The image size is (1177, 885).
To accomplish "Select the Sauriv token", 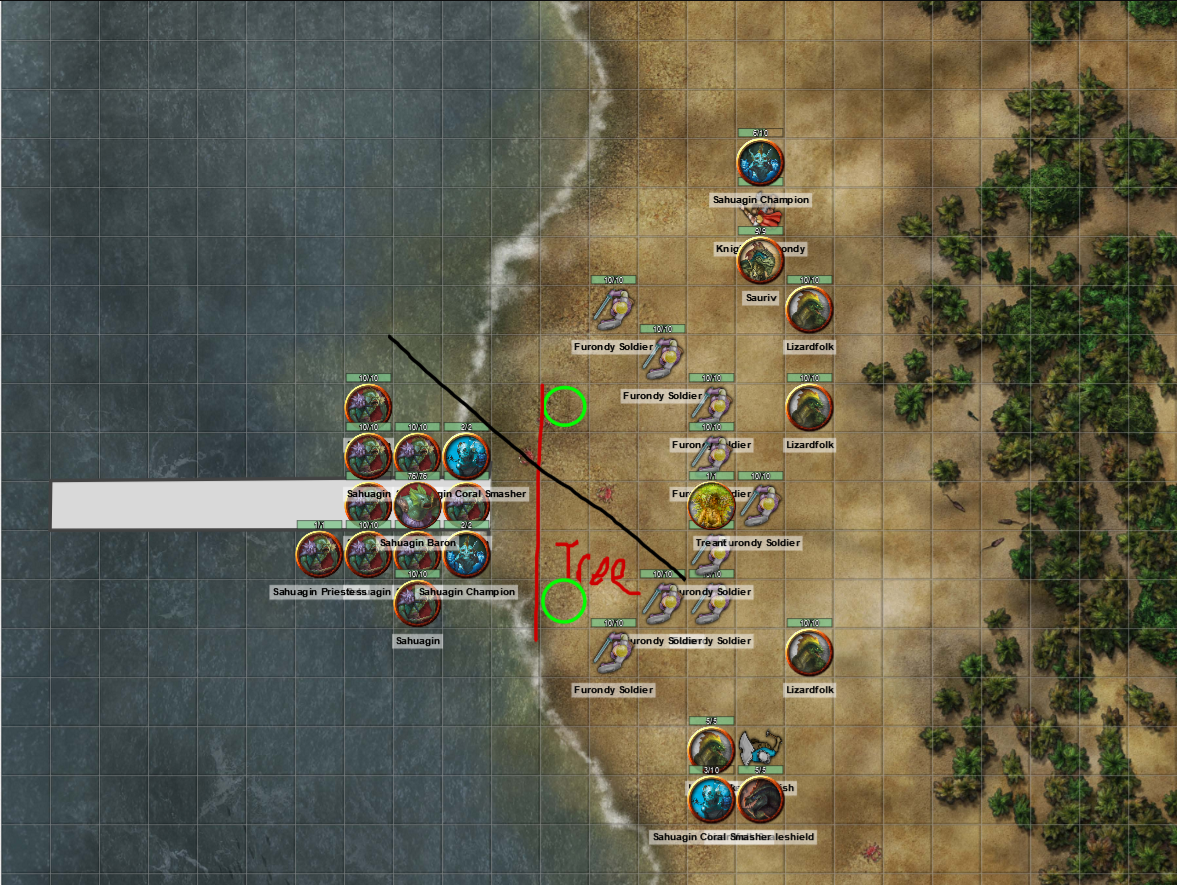I will point(761,261).
